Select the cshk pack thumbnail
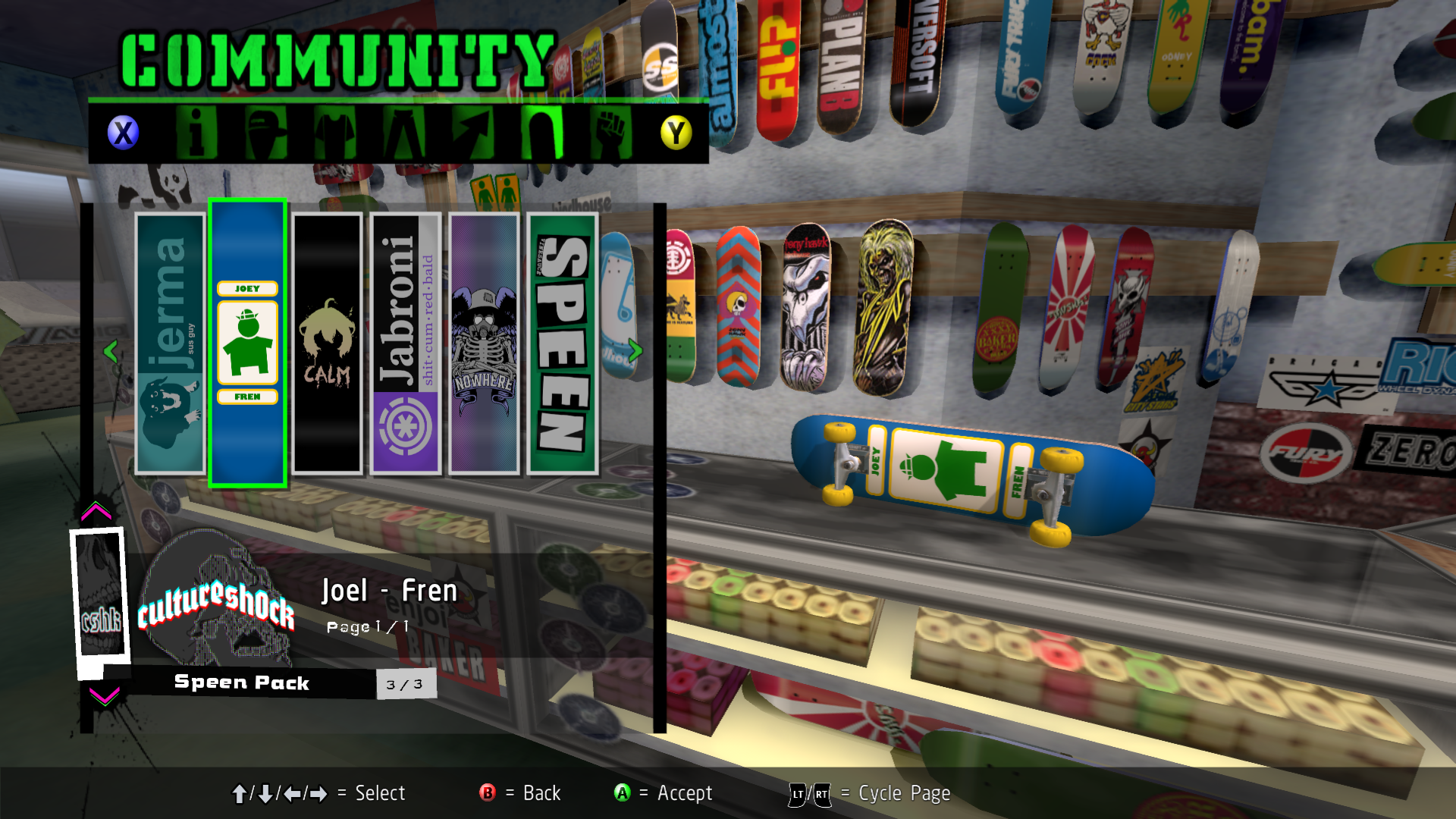The width and height of the screenshot is (1456, 819). tap(100, 595)
